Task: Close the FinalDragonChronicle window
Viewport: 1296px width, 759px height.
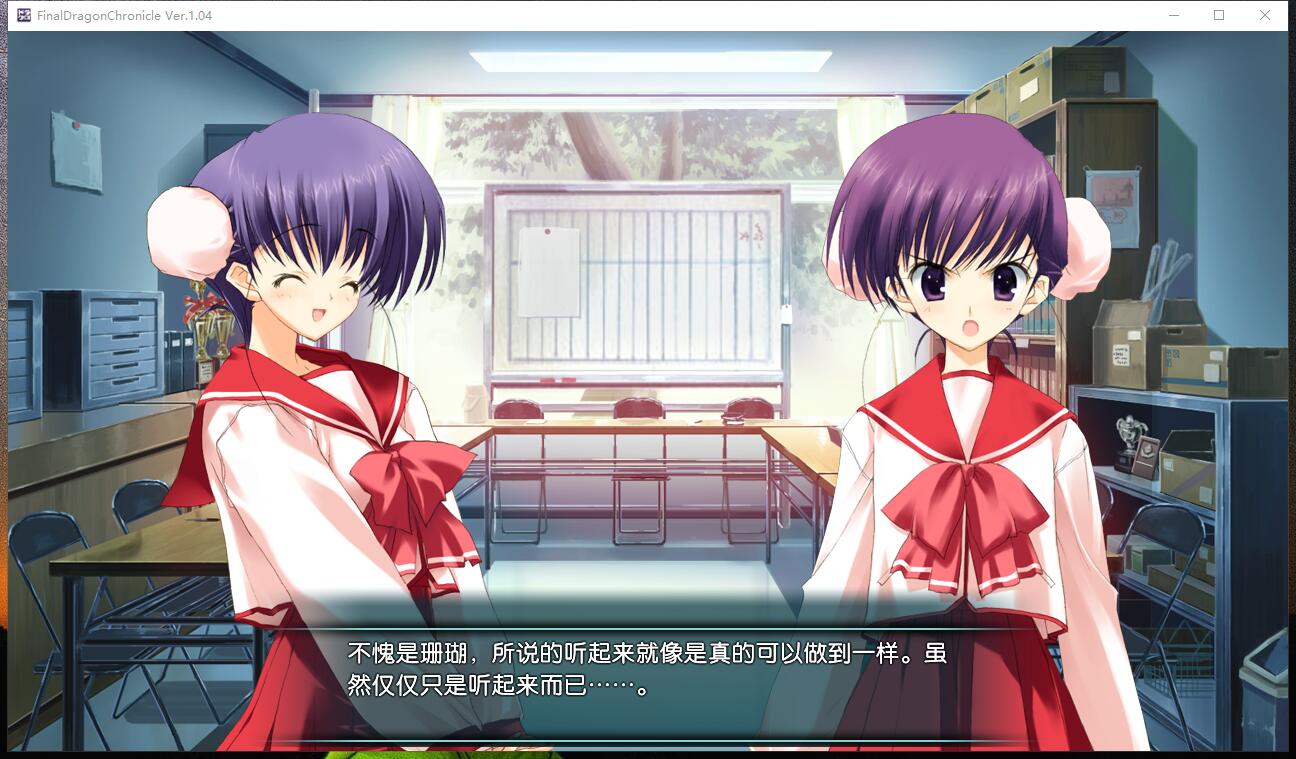Action: [x=1265, y=15]
